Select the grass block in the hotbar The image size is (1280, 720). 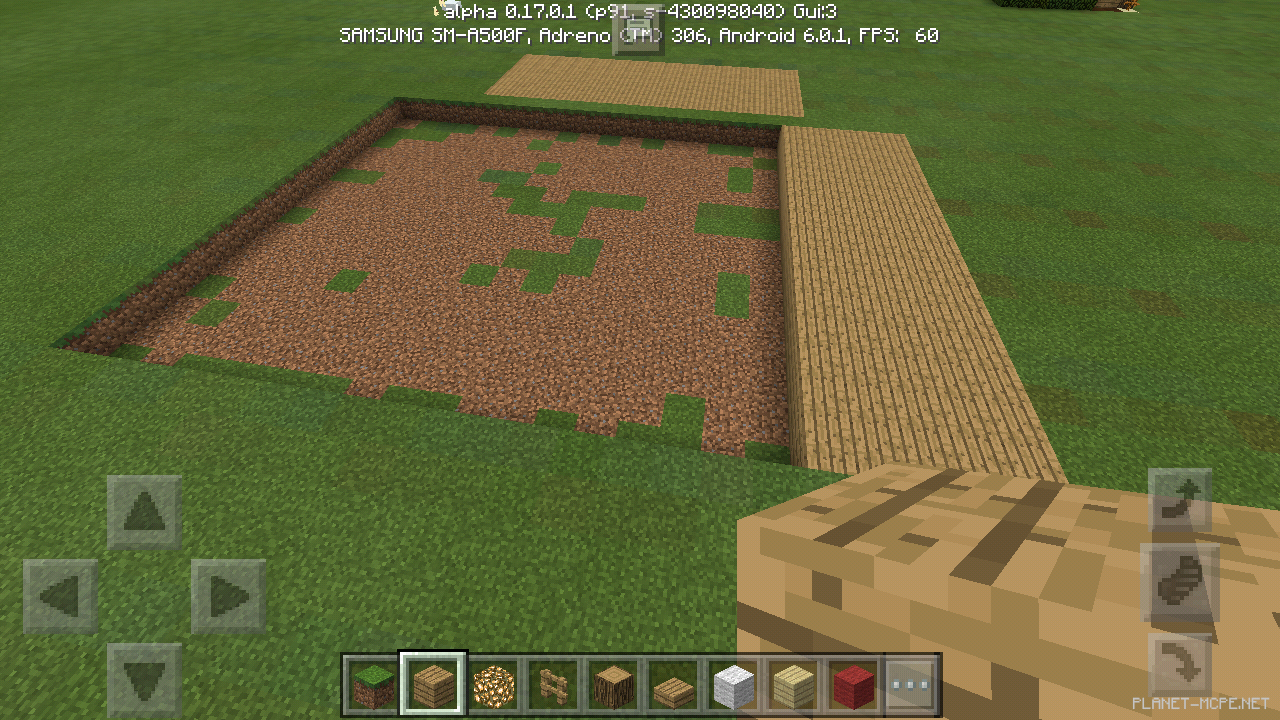pyautogui.click(x=373, y=685)
